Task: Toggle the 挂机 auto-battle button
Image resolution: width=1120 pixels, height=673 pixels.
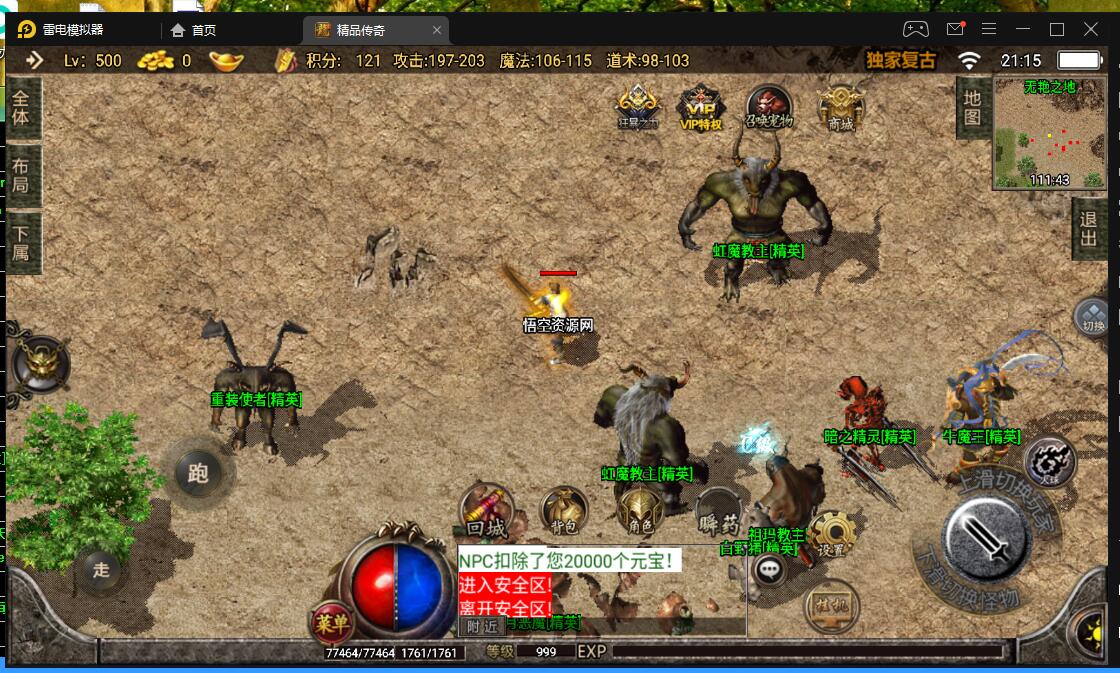Action: (831, 604)
